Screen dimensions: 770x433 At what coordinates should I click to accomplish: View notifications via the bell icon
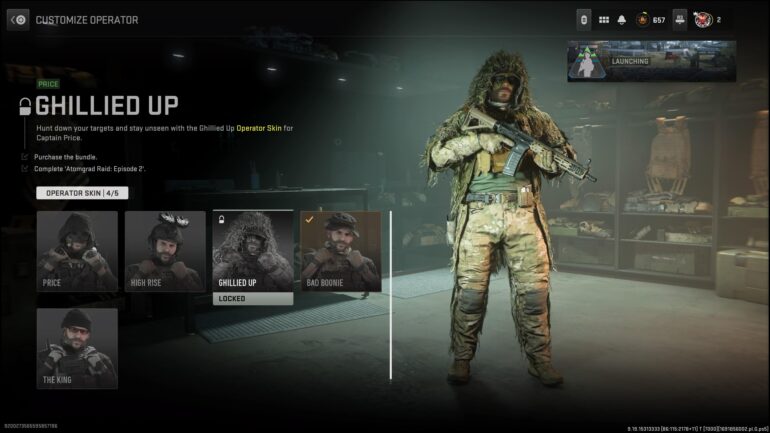pyautogui.click(x=621, y=20)
